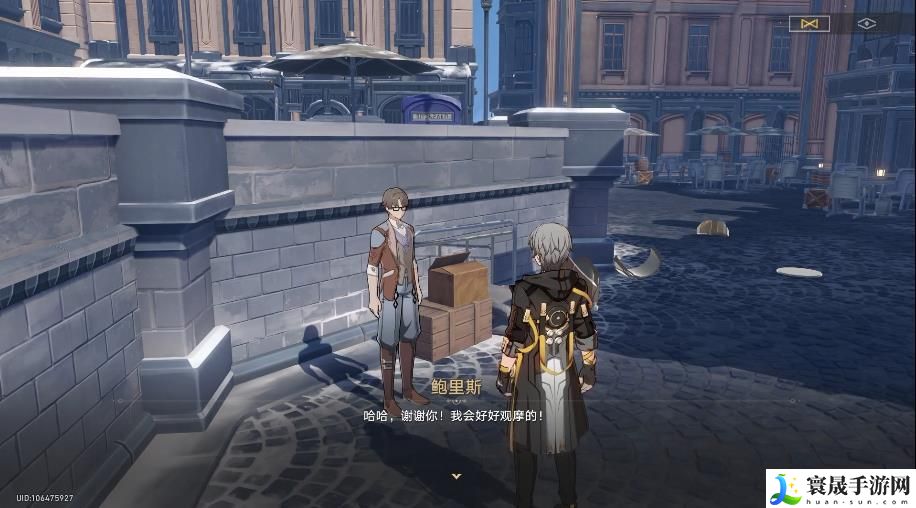Toggle the dialogue auto-play button

coord(809,23)
